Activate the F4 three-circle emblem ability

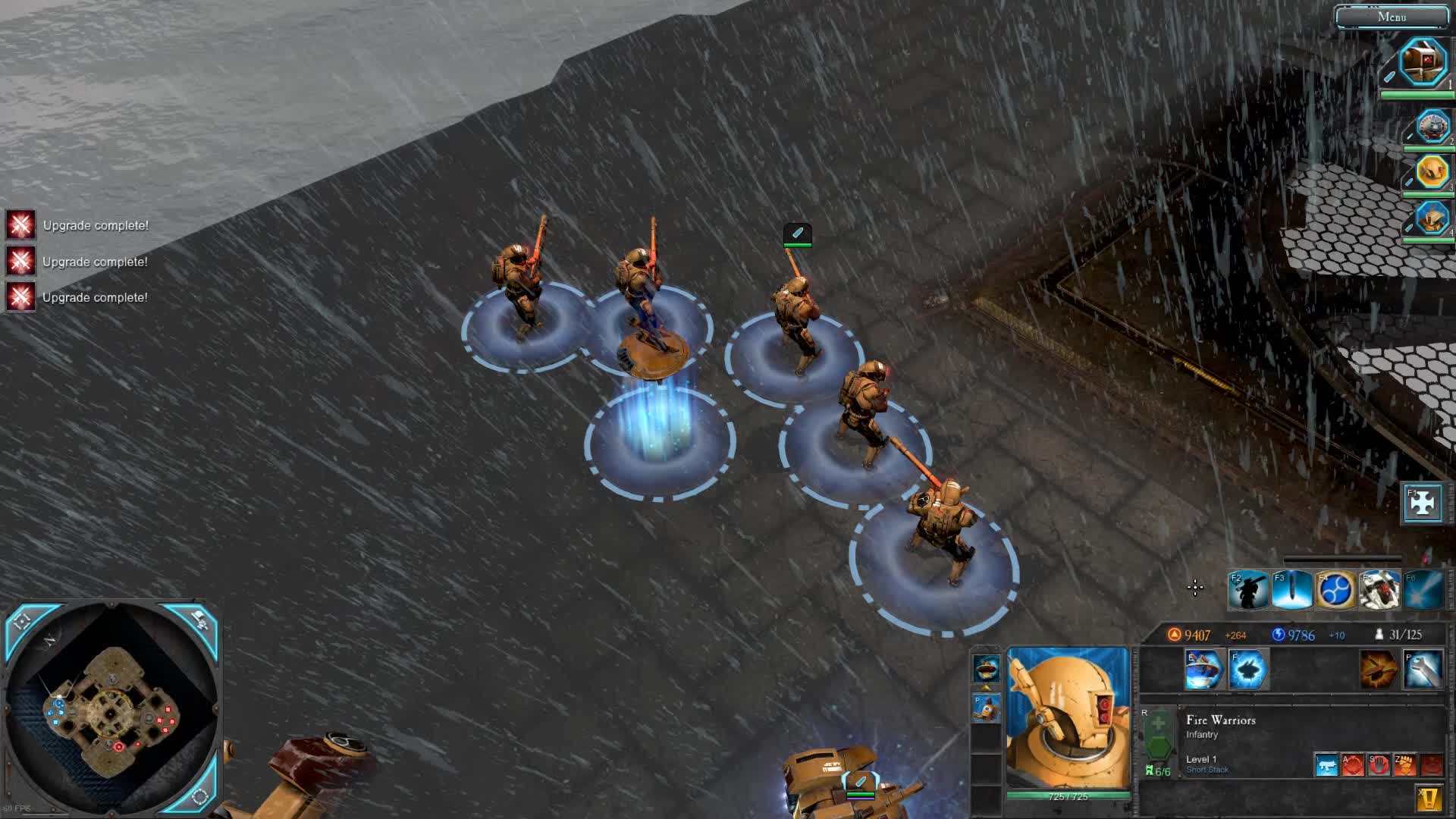[x=1335, y=591]
